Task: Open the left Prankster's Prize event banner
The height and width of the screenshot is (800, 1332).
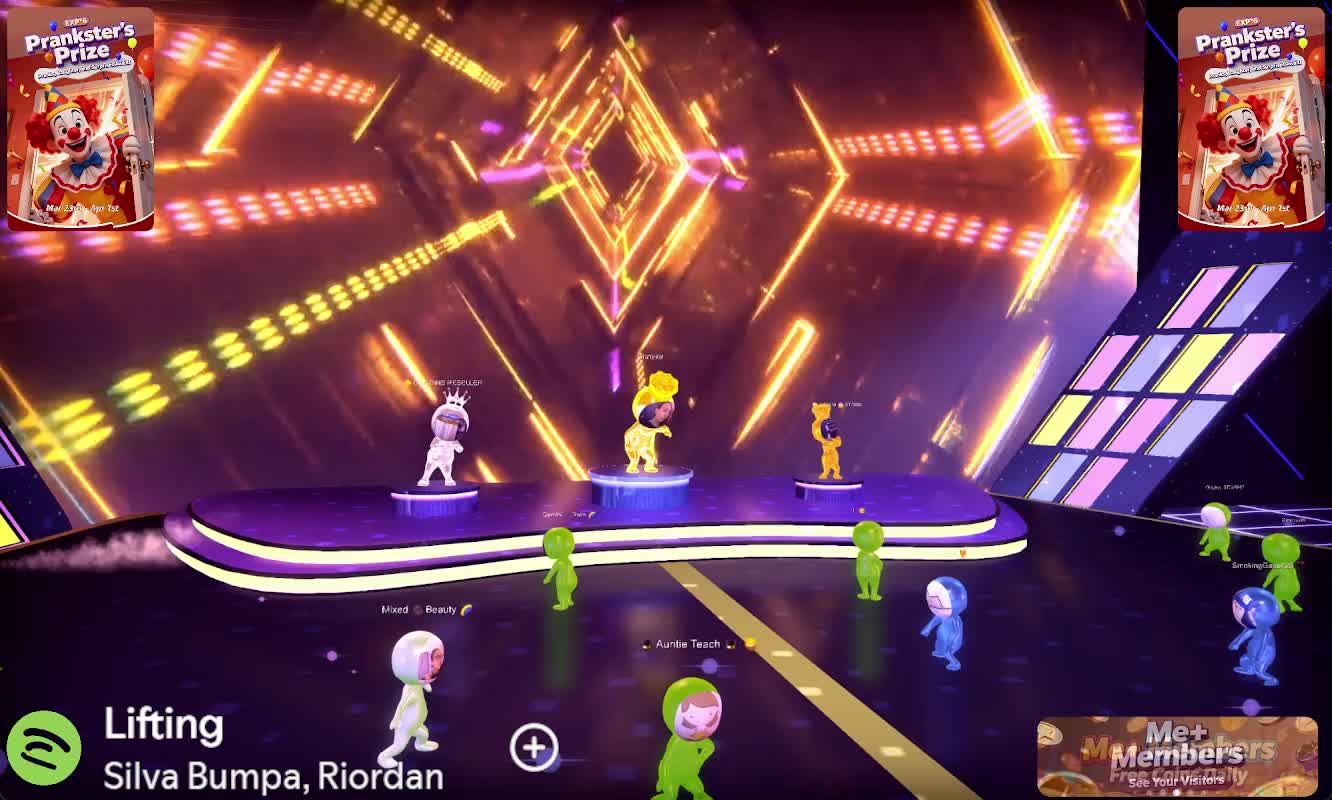Action: (81, 119)
